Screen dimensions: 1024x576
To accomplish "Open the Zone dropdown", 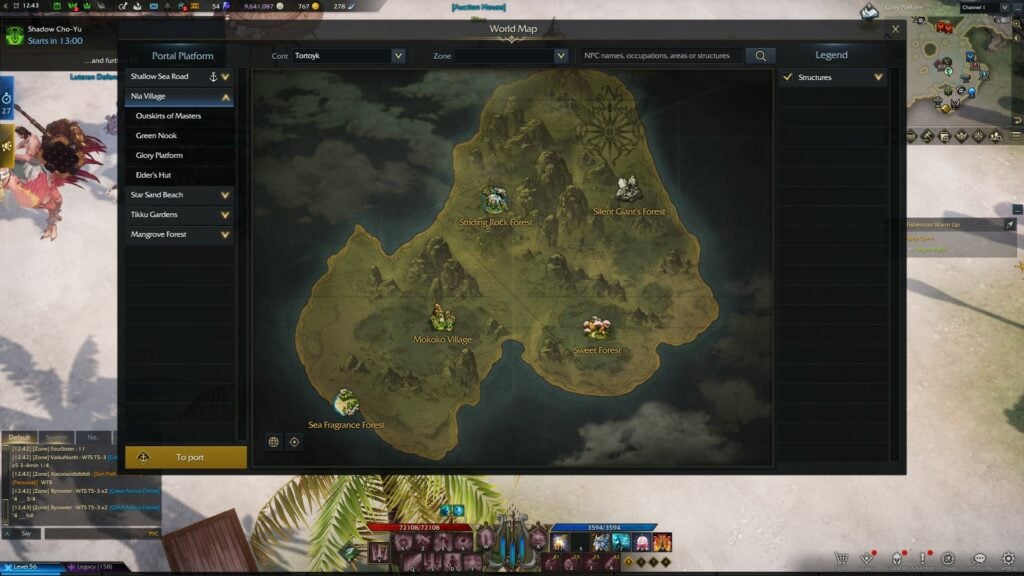I will [560, 56].
